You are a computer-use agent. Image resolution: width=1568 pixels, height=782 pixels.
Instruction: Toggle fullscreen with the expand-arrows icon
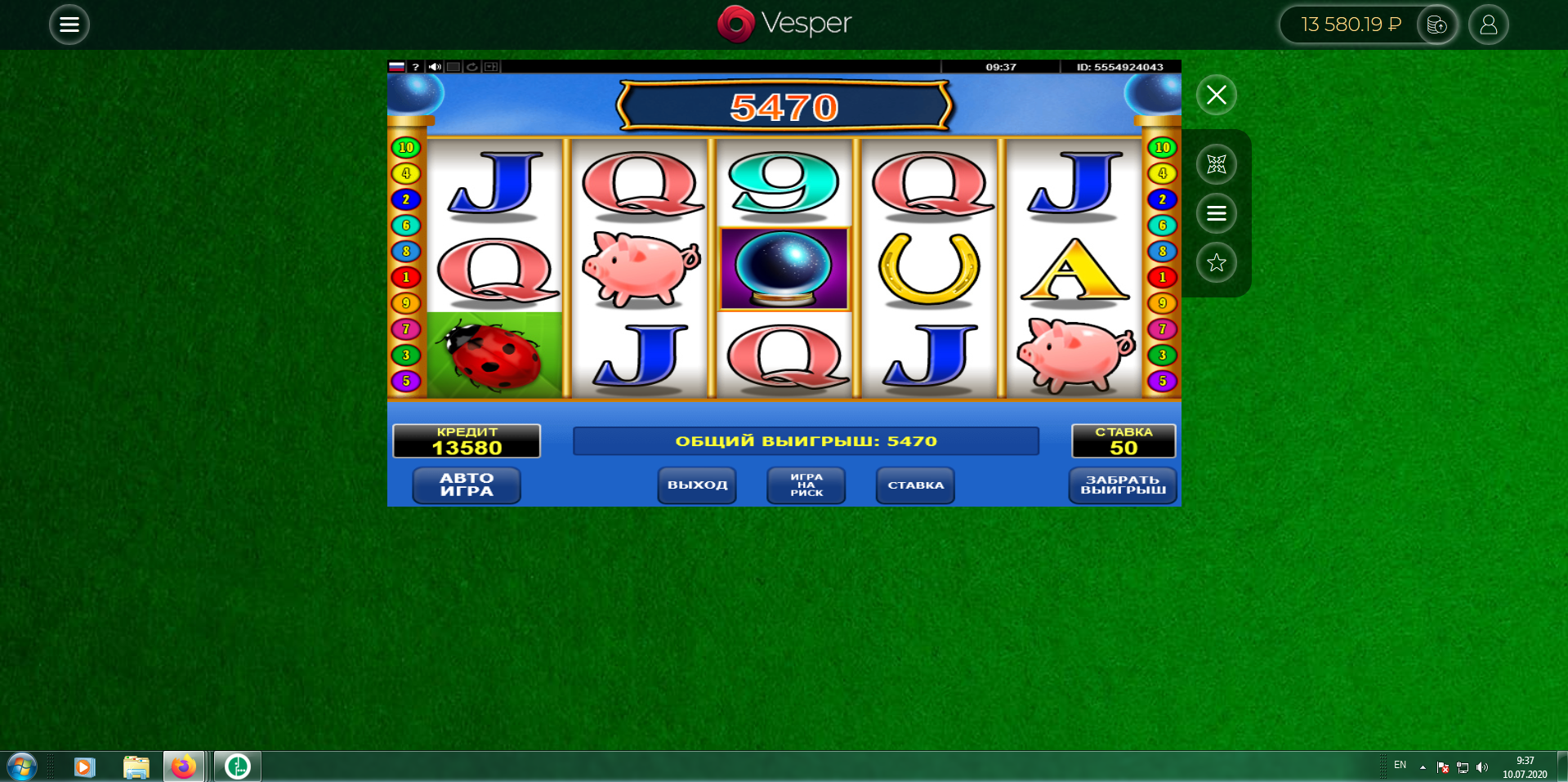click(1216, 164)
